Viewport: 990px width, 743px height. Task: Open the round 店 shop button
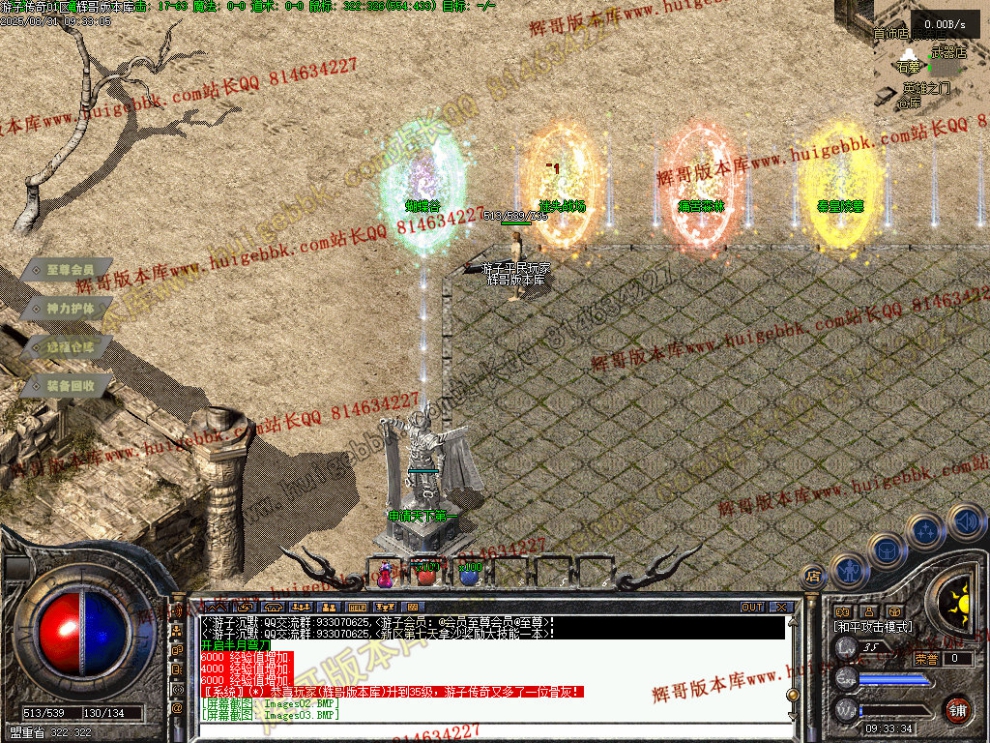pos(812,576)
